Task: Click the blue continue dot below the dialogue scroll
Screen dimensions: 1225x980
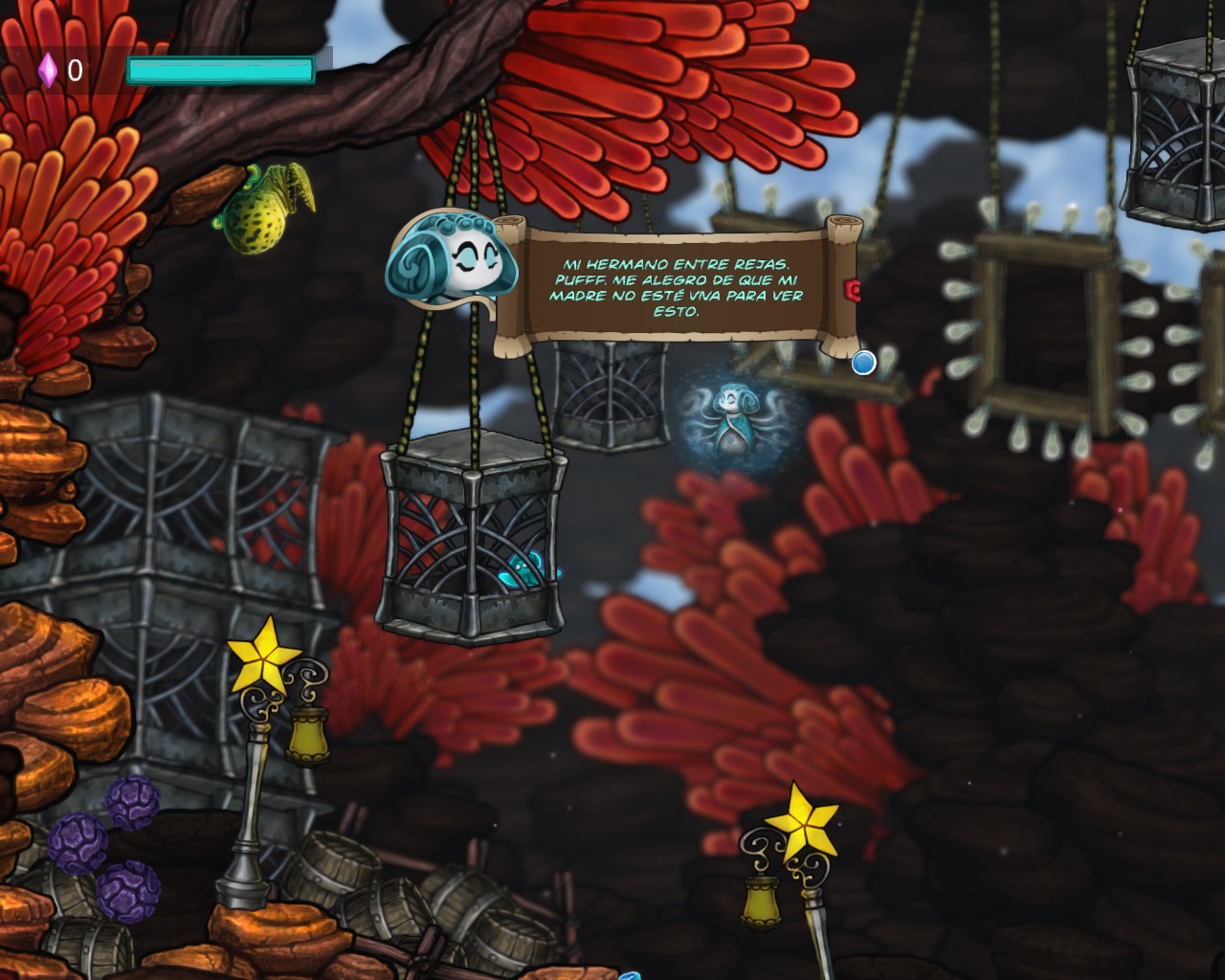Action: coord(863,363)
